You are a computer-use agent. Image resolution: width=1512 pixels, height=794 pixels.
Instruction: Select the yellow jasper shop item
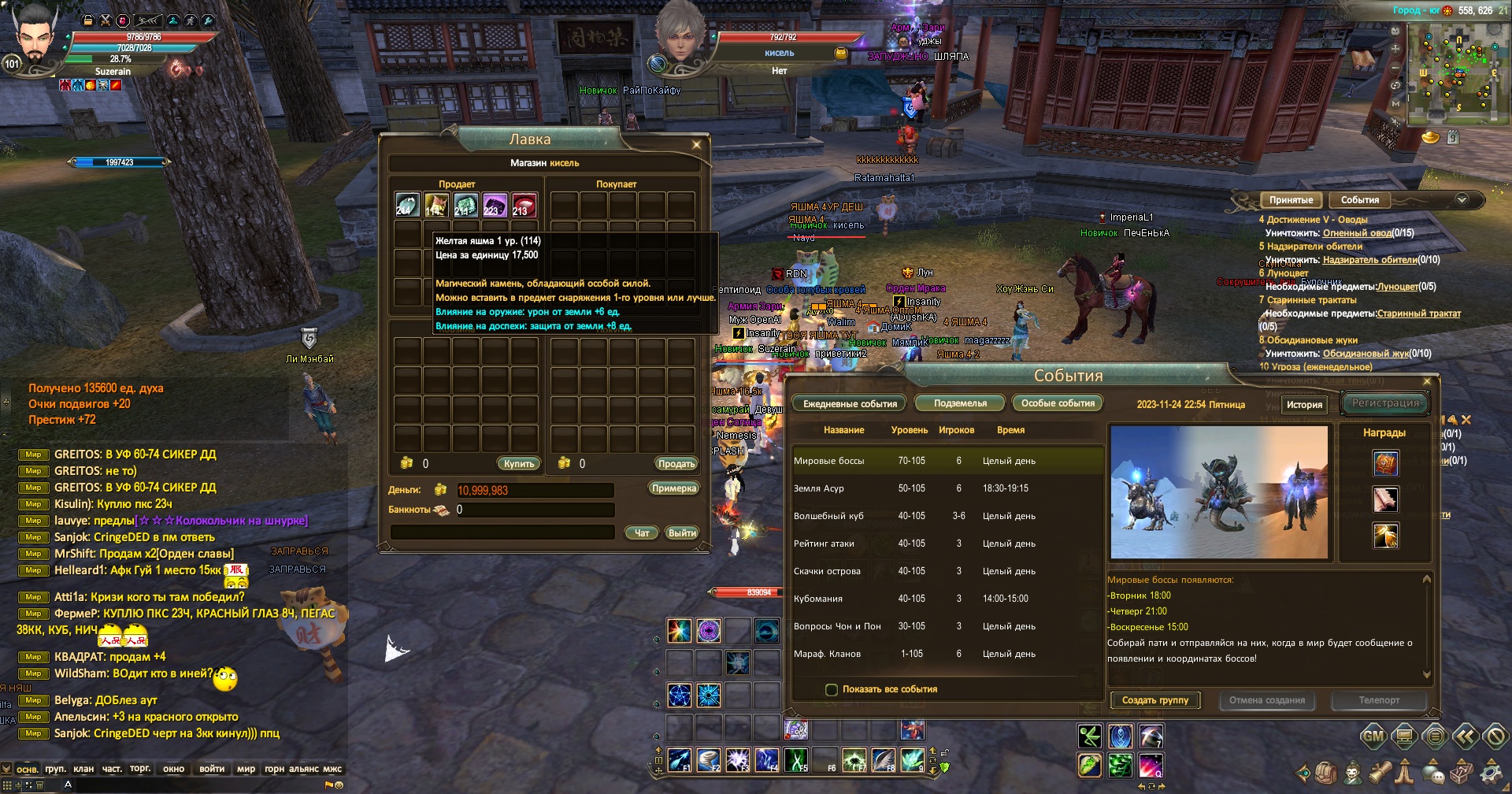pos(436,205)
